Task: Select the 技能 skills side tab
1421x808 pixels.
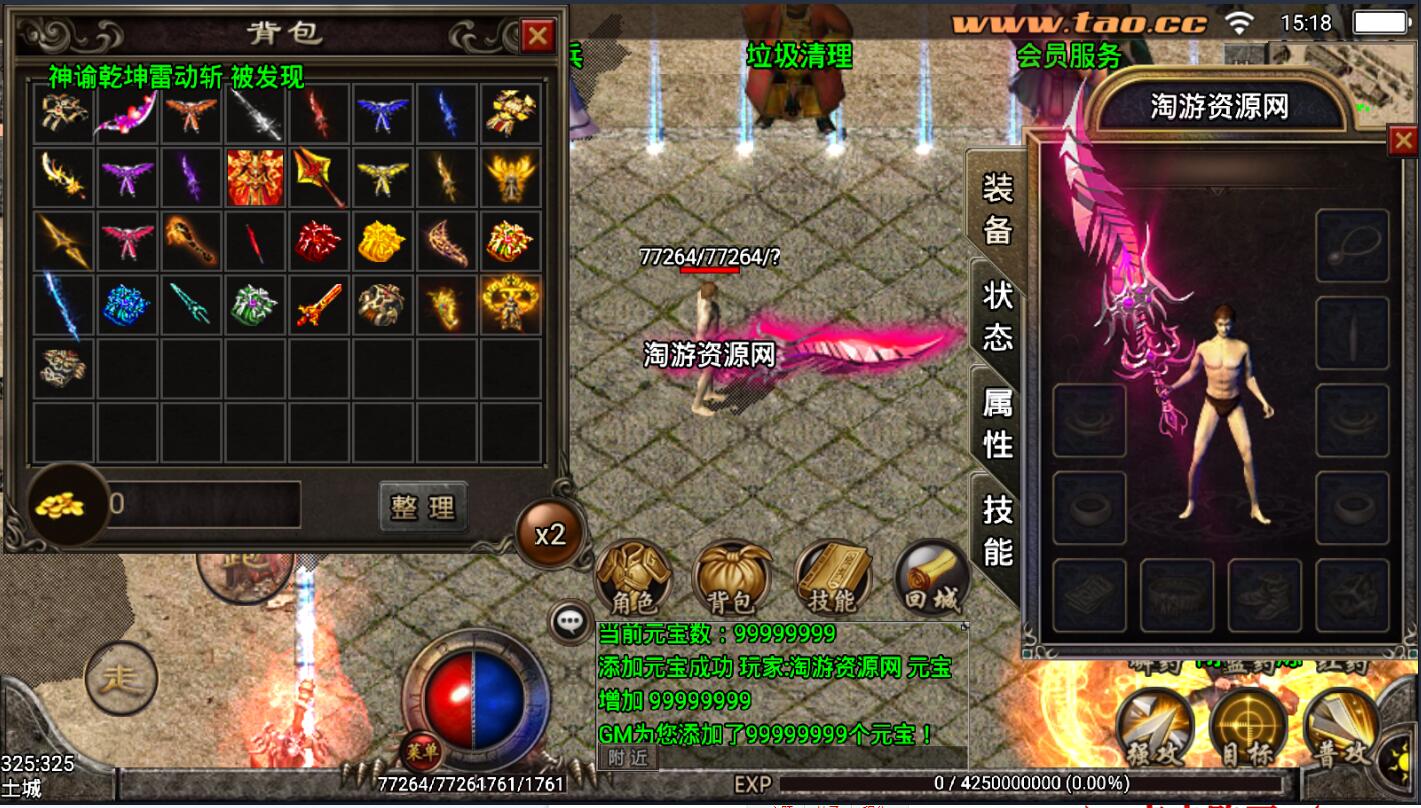Action: pos(997,530)
